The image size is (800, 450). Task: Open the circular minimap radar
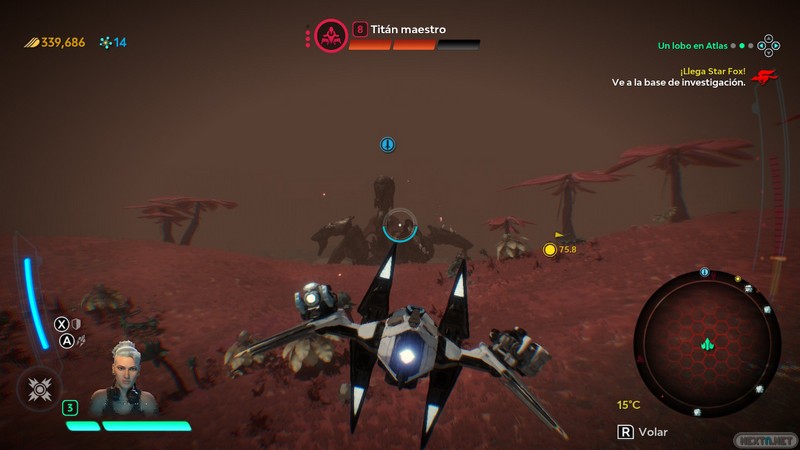707,343
